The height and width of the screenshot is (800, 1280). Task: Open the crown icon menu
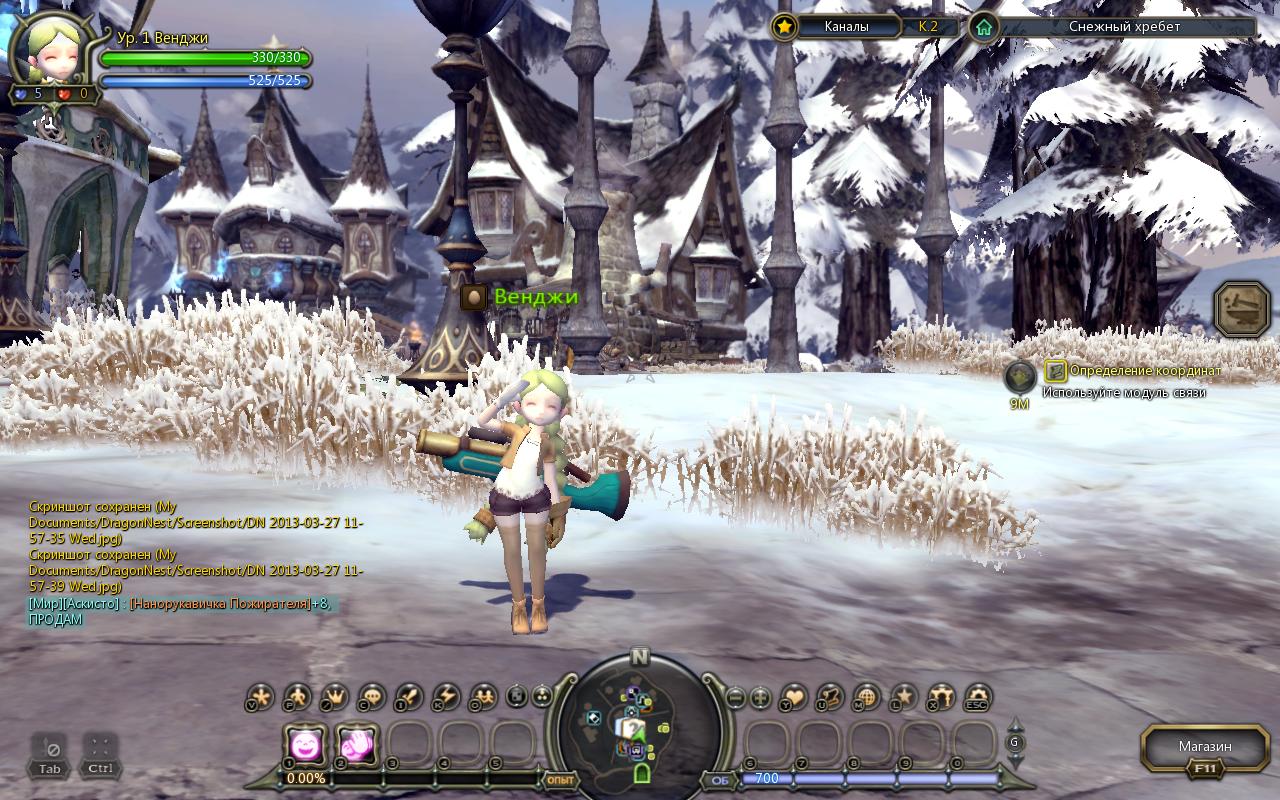coord(335,697)
